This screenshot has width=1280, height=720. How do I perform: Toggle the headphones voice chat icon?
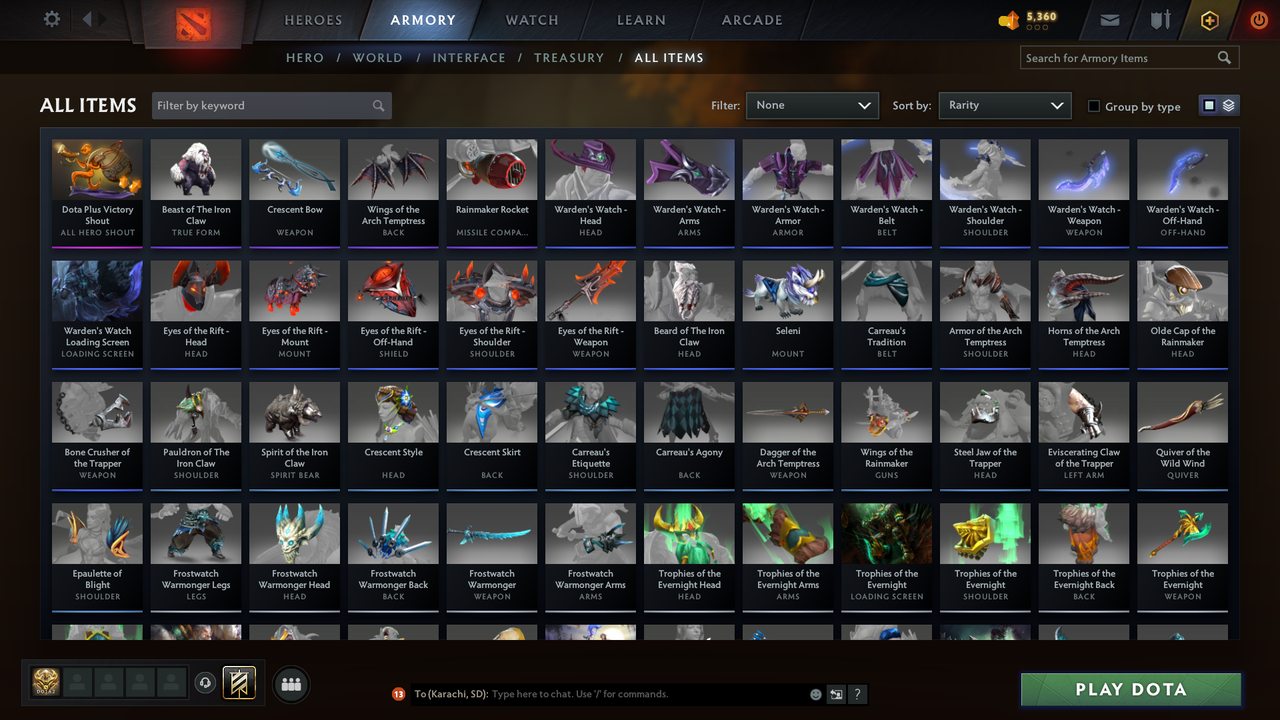(206, 683)
